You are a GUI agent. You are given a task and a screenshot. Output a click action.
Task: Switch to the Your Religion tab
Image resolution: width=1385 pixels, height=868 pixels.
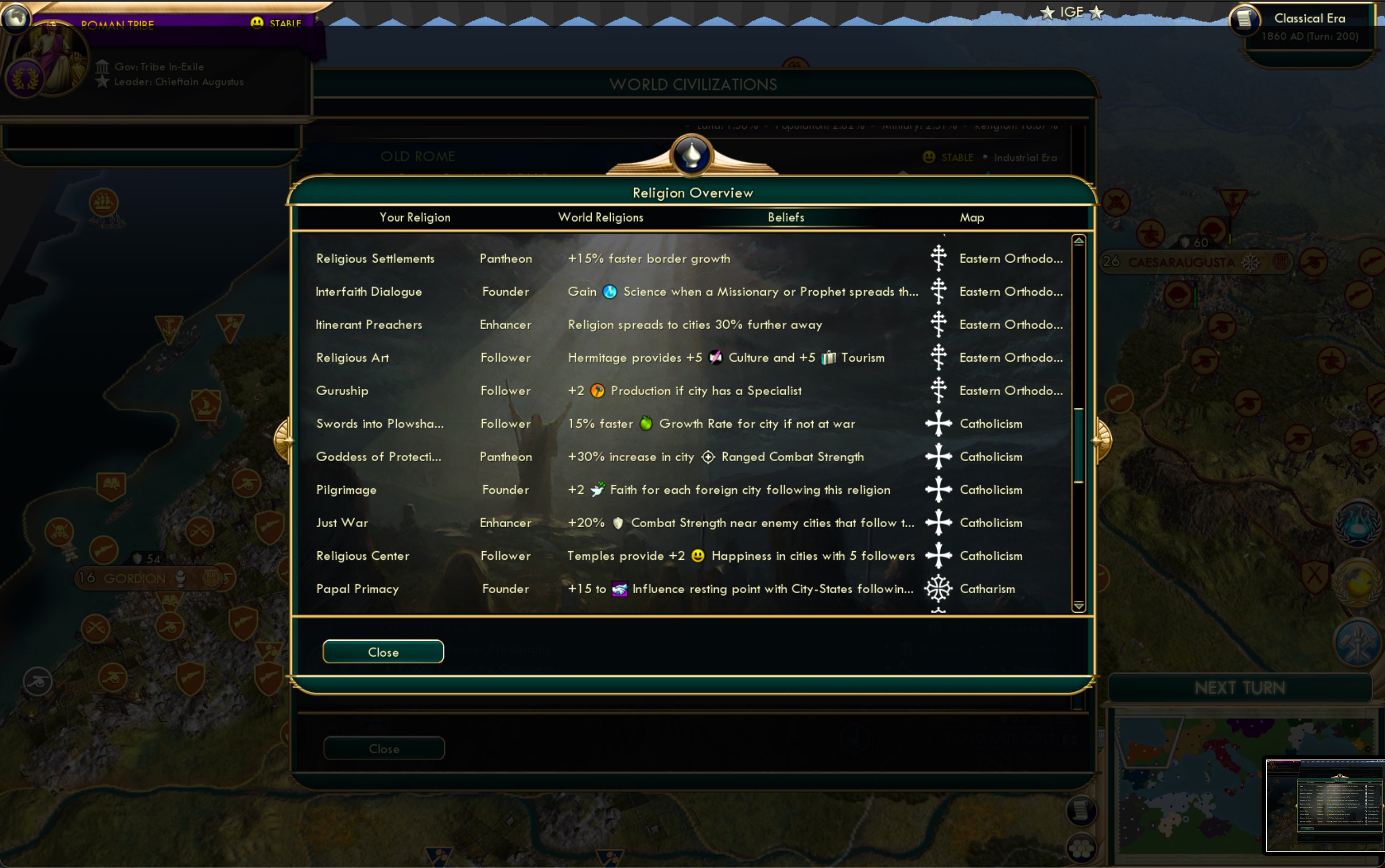click(x=415, y=217)
